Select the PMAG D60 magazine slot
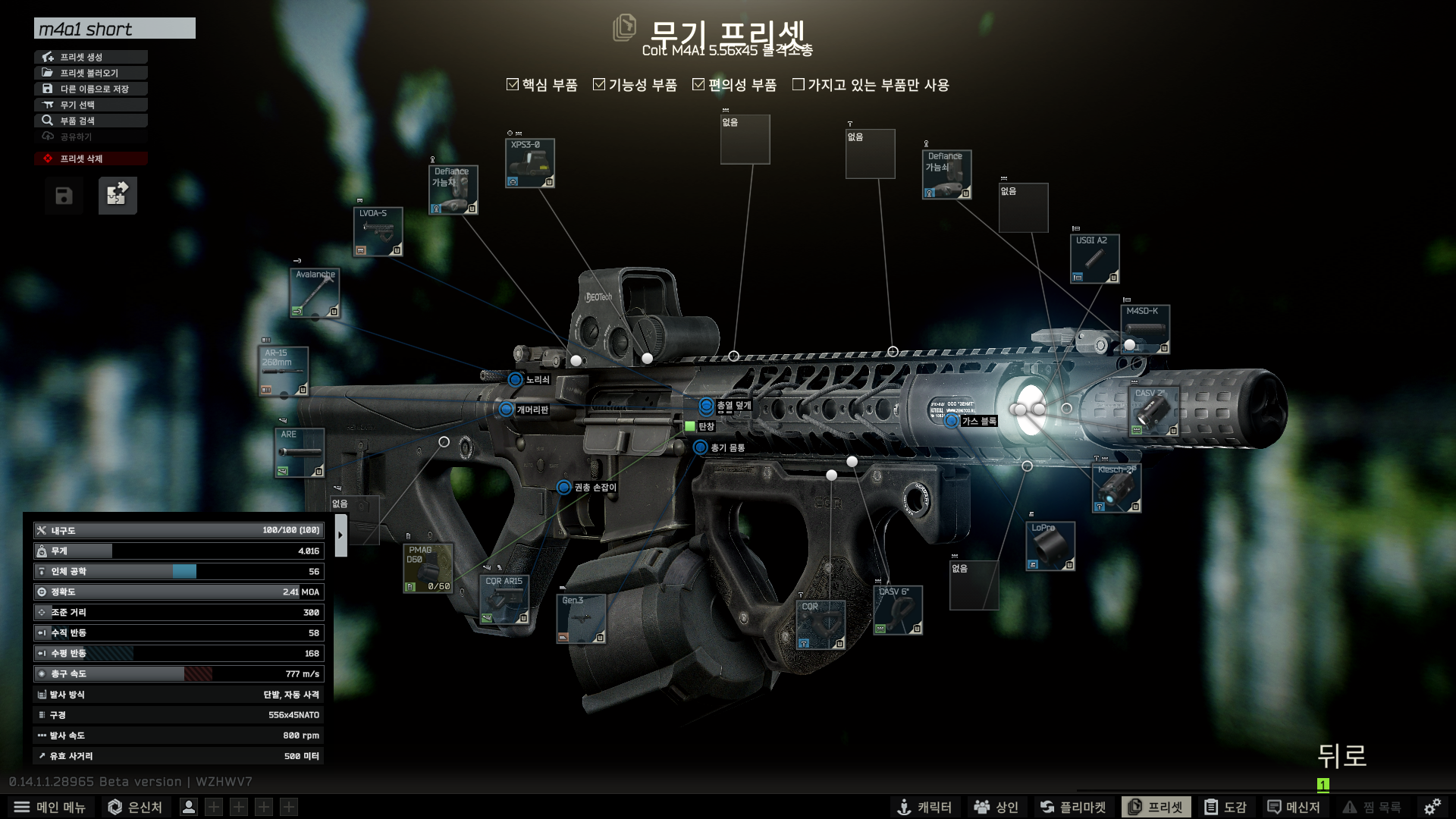 coord(428,568)
